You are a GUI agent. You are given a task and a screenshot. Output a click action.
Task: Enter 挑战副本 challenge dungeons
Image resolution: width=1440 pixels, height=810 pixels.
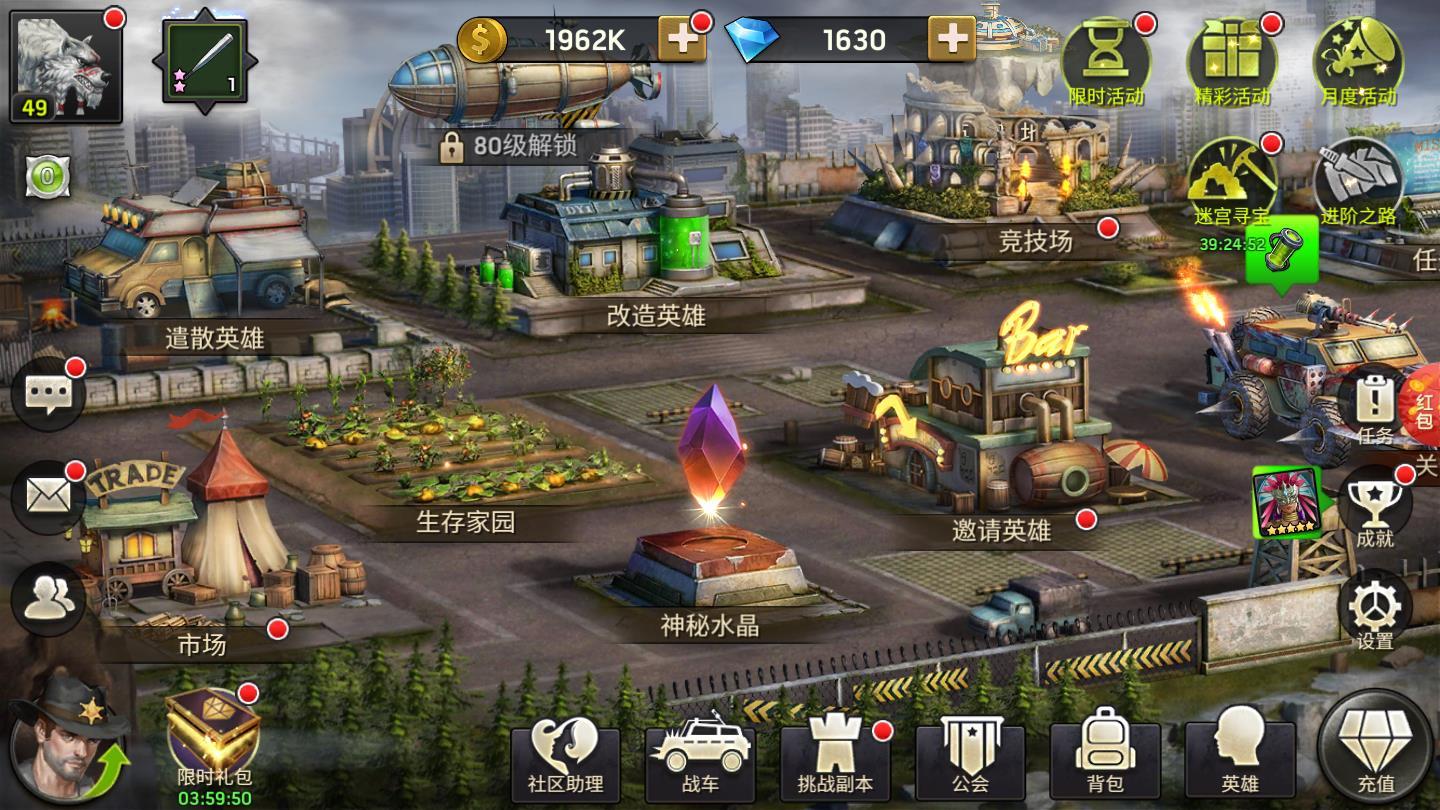pyautogui.click(x=835, y=760)
